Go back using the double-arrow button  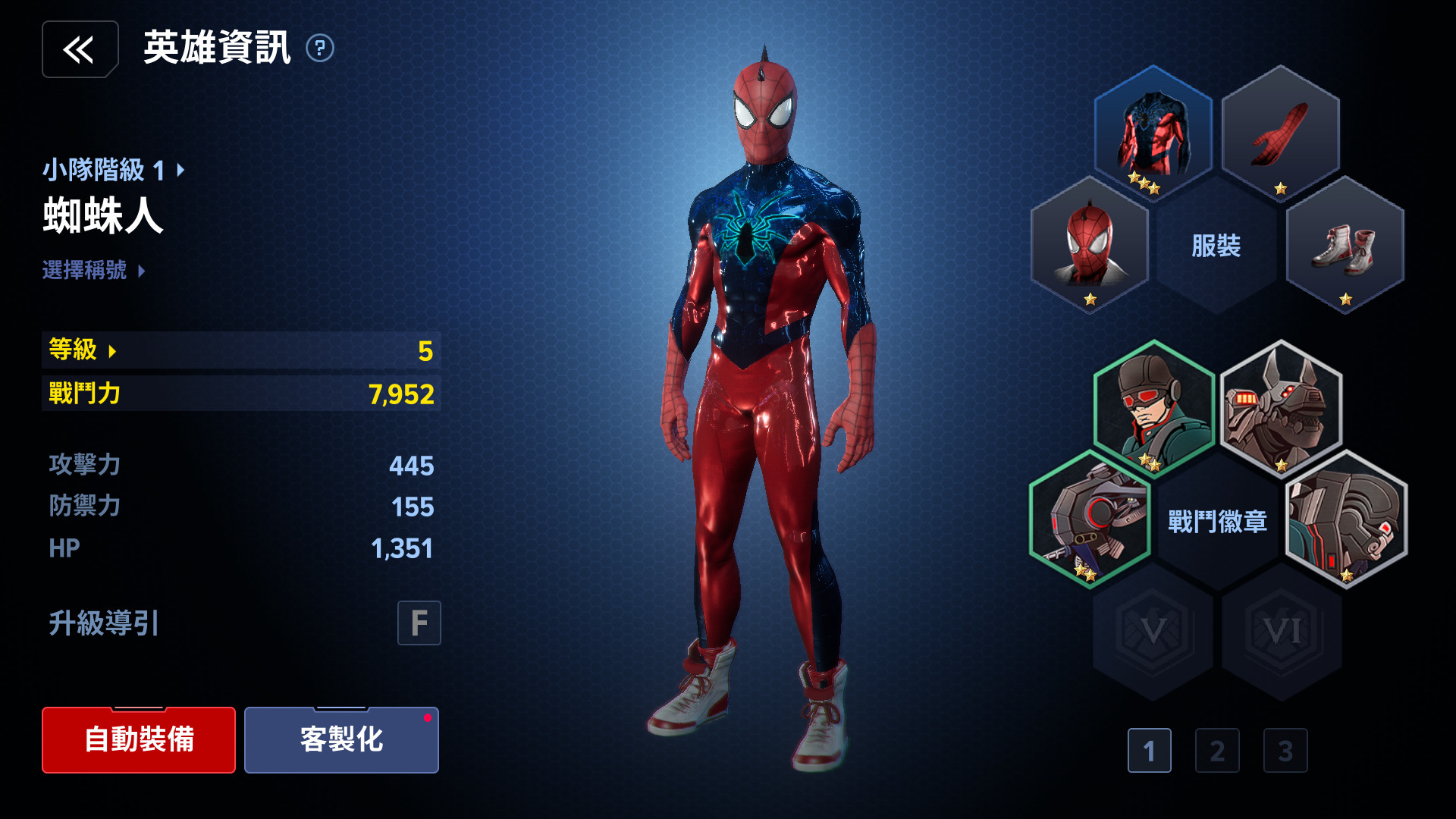(x=80, y=50)
